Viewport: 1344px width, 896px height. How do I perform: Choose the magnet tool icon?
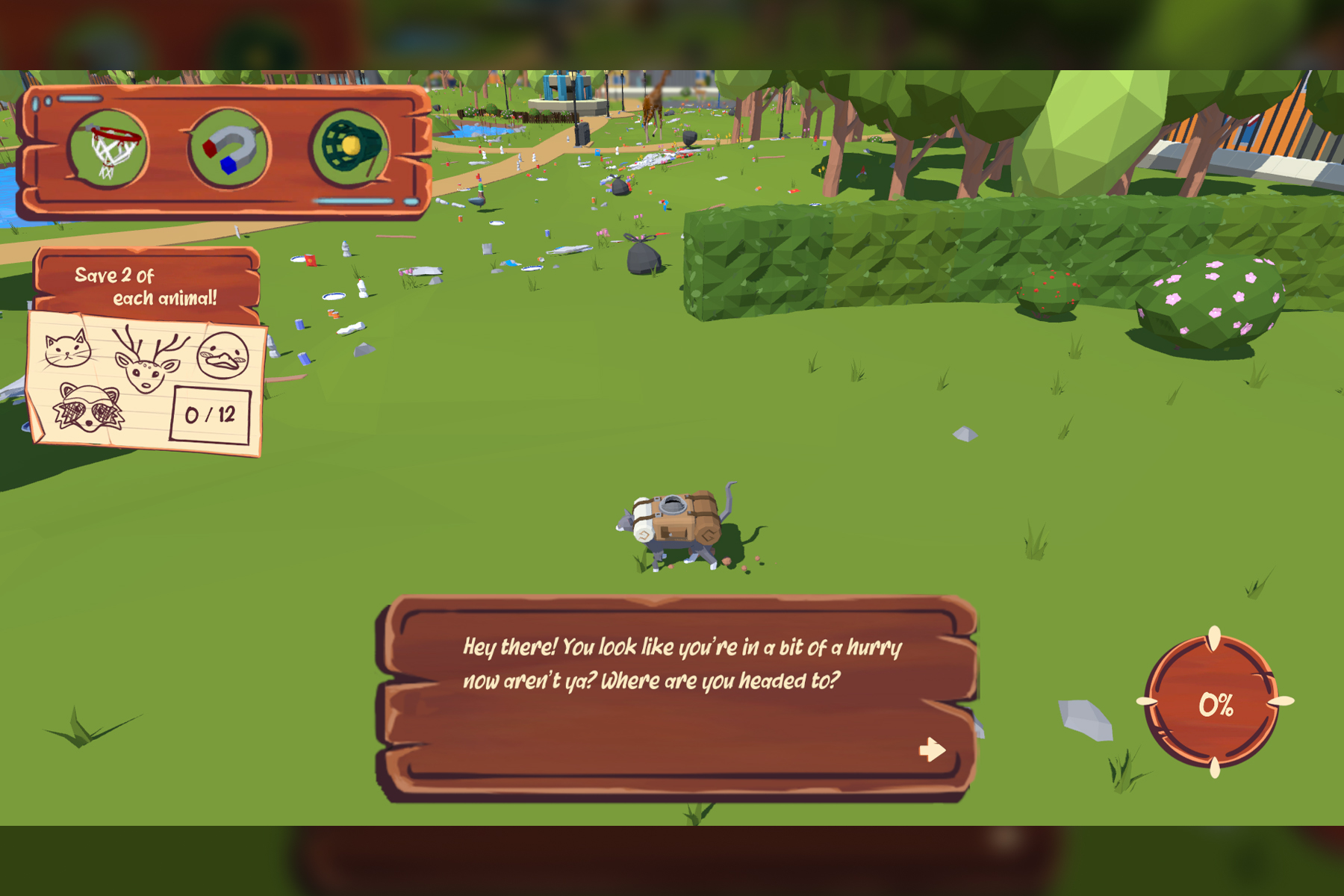tap(228, 149)
